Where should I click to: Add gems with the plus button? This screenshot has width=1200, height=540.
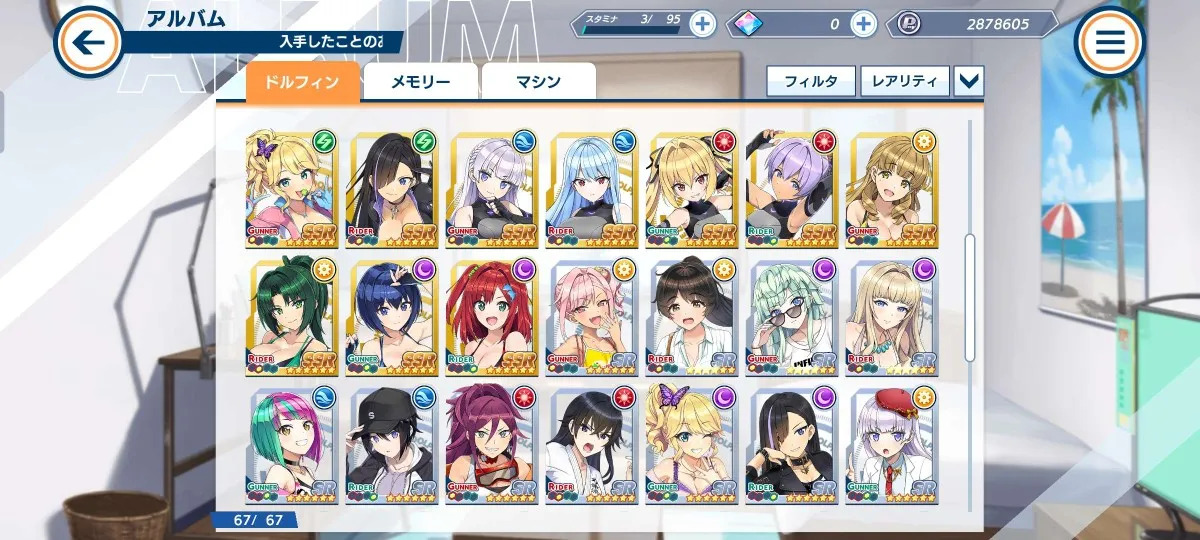pos(863,24)
